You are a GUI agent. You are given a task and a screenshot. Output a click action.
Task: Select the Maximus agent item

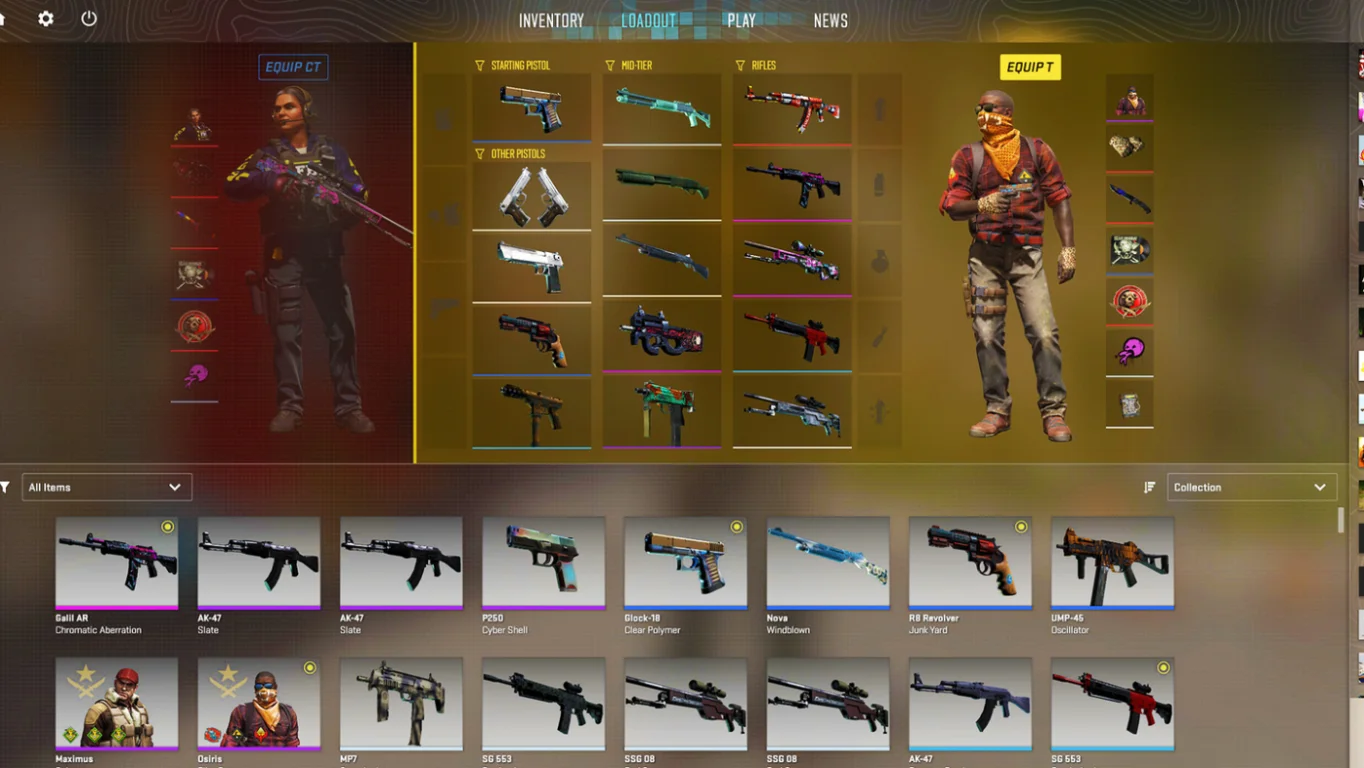(117, 703)
